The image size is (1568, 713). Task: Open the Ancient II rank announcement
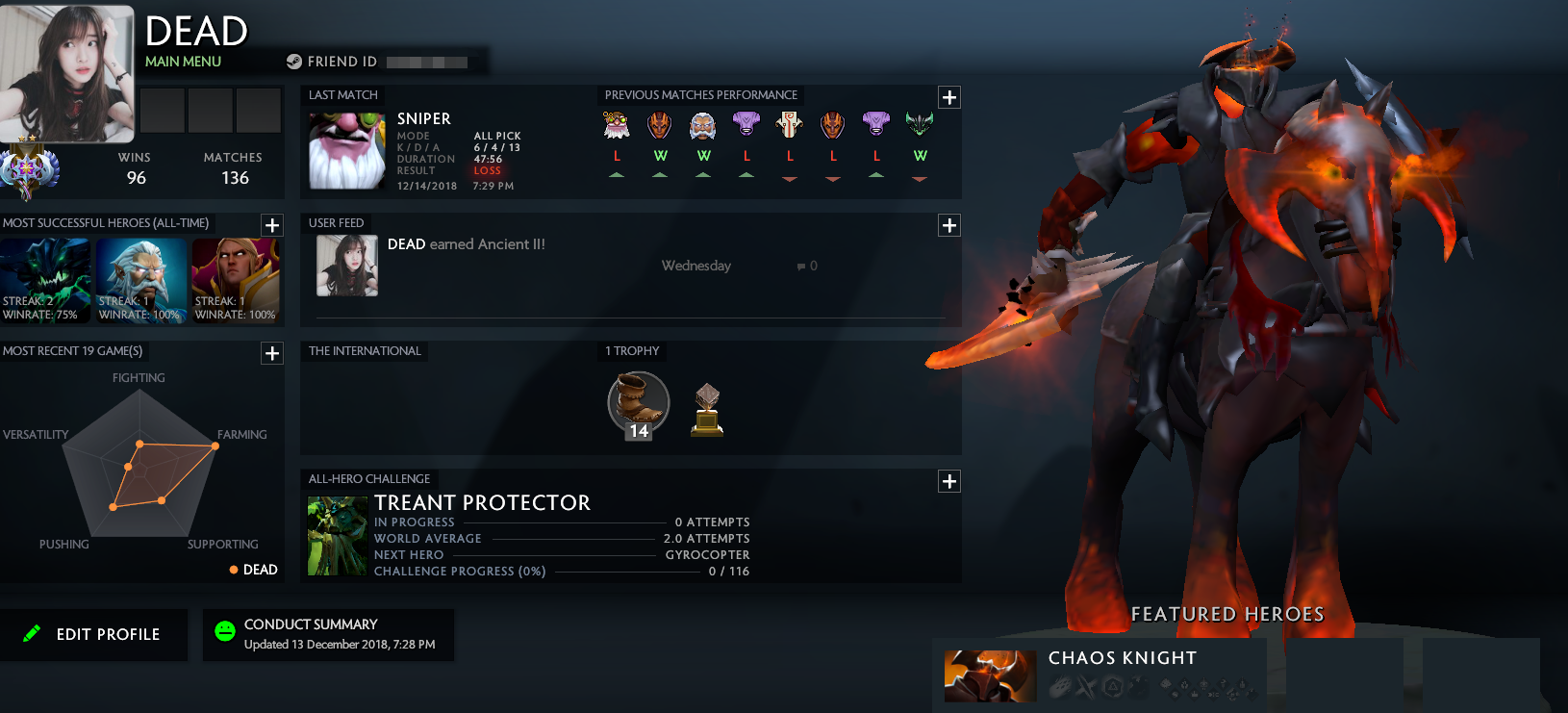pos(468,244)
